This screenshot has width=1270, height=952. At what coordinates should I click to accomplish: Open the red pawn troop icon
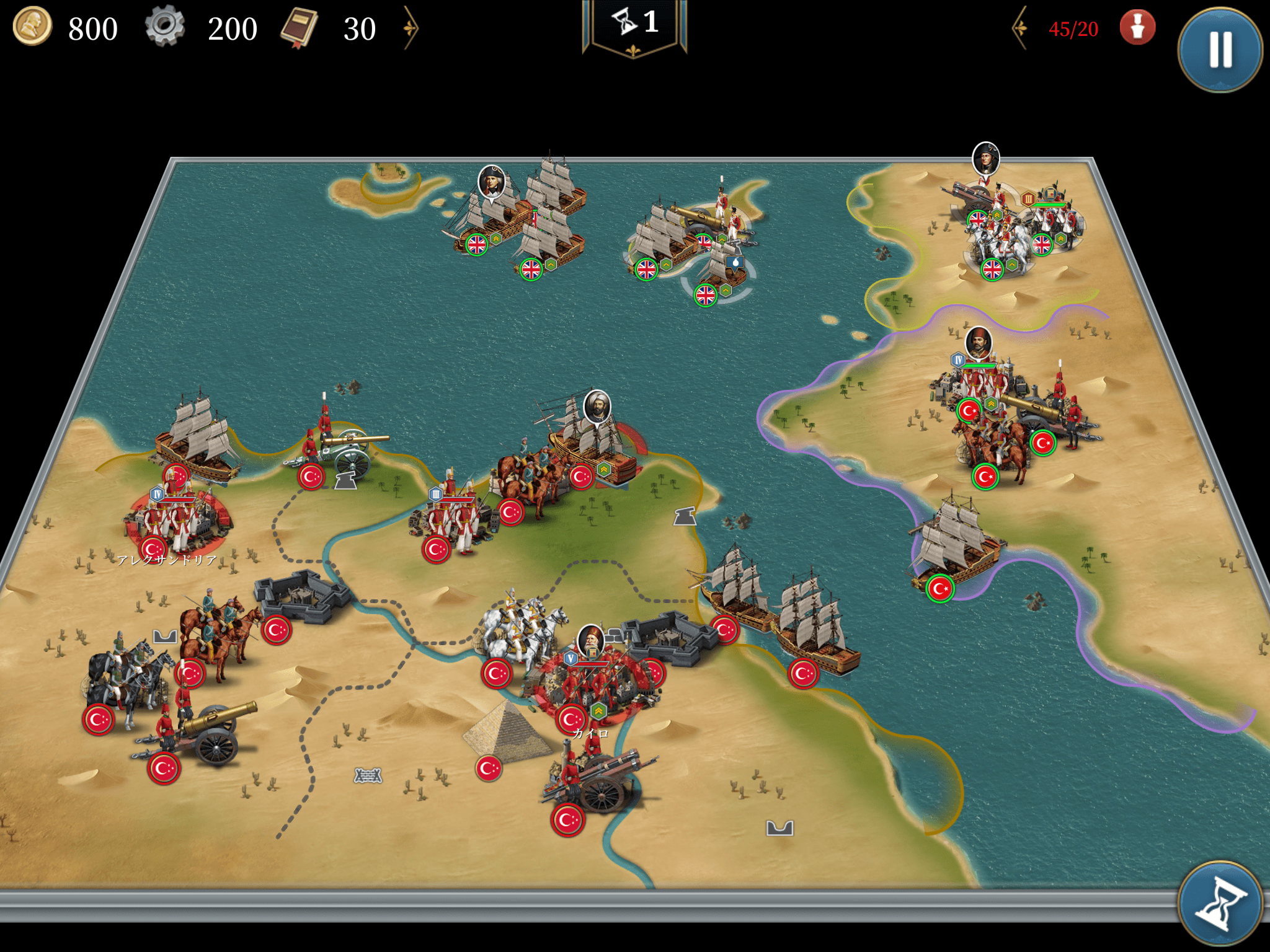point(1137,29)
